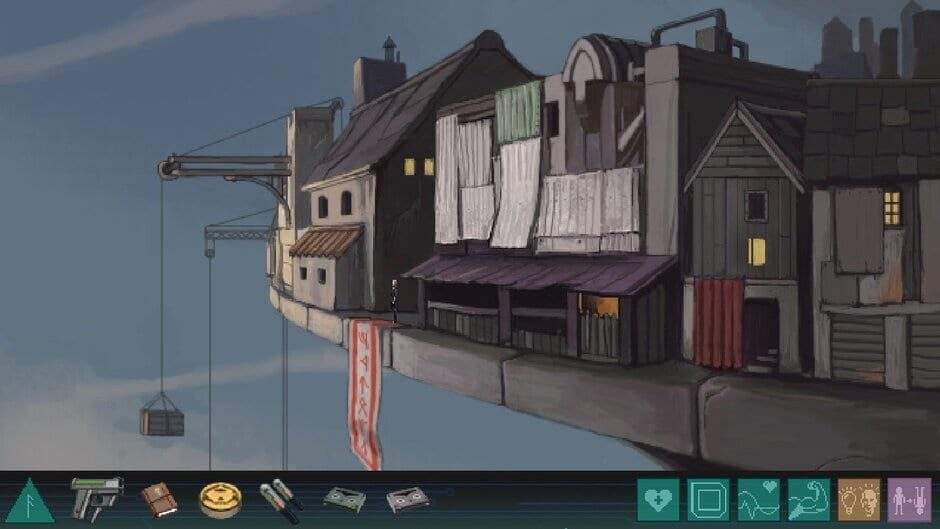This screenshot has height=529, width=940.
Task: Select the round gold disc item
Action: click(x=220, y=499)
